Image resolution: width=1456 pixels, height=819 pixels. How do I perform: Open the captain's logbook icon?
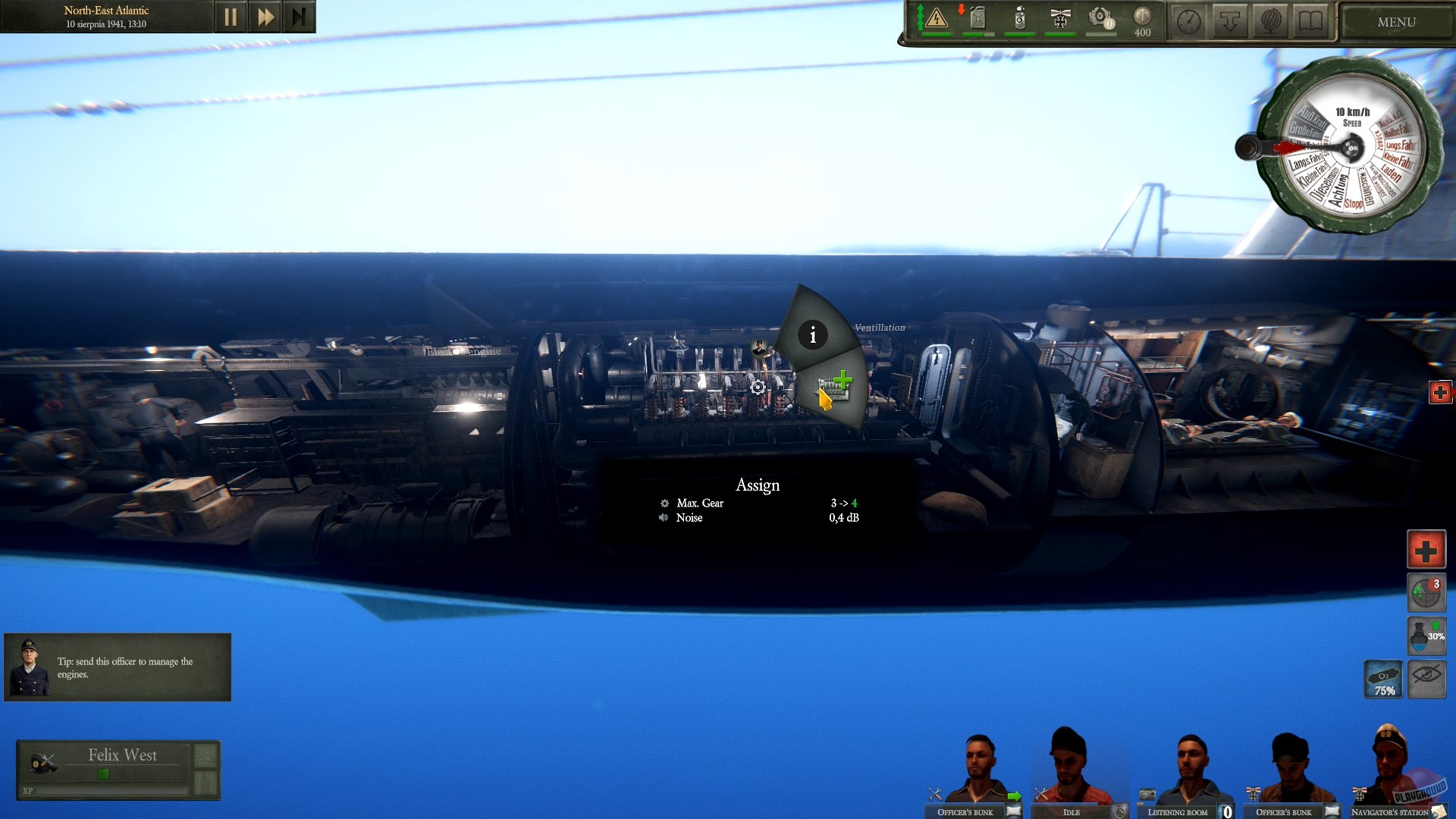1311,20
